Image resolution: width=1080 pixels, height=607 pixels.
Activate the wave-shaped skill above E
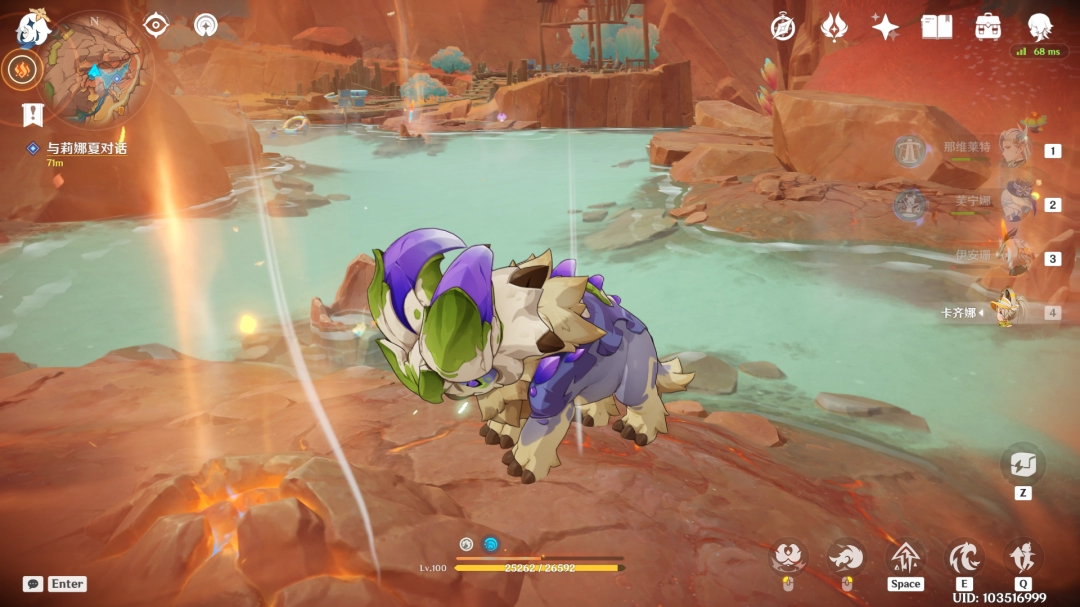click(964, 557)
